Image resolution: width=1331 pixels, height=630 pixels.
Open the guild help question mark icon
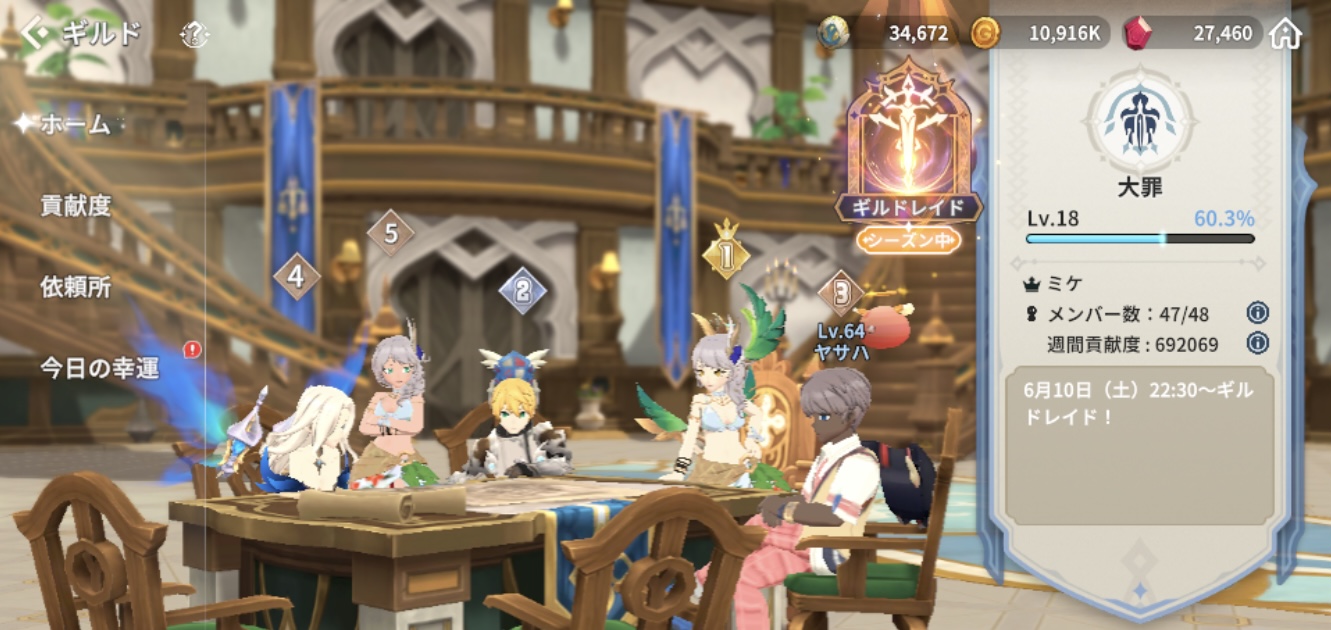pyautogui.click(x=194, y=34)
